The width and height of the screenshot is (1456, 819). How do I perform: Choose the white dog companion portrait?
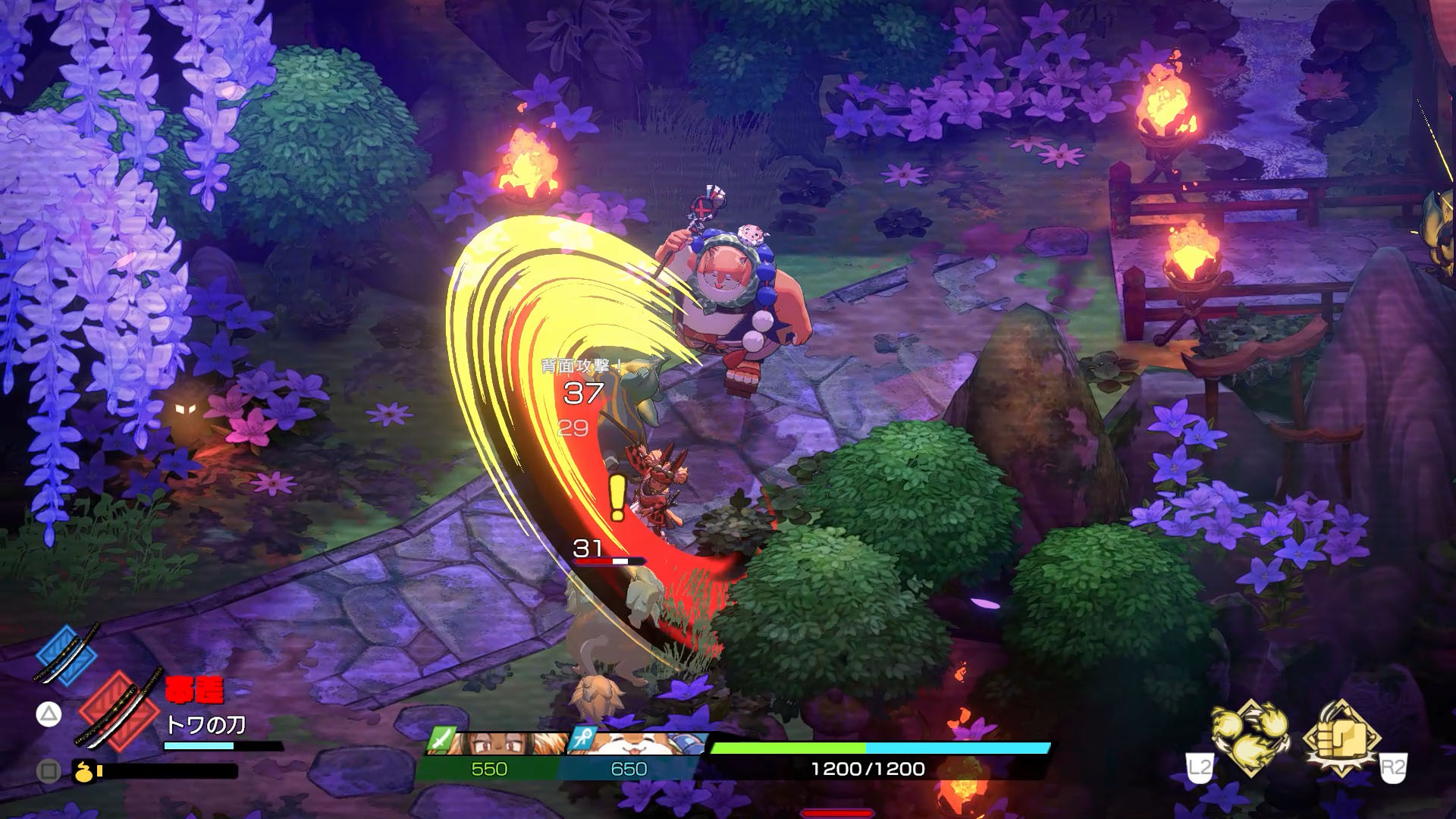(x=639, y=743)
